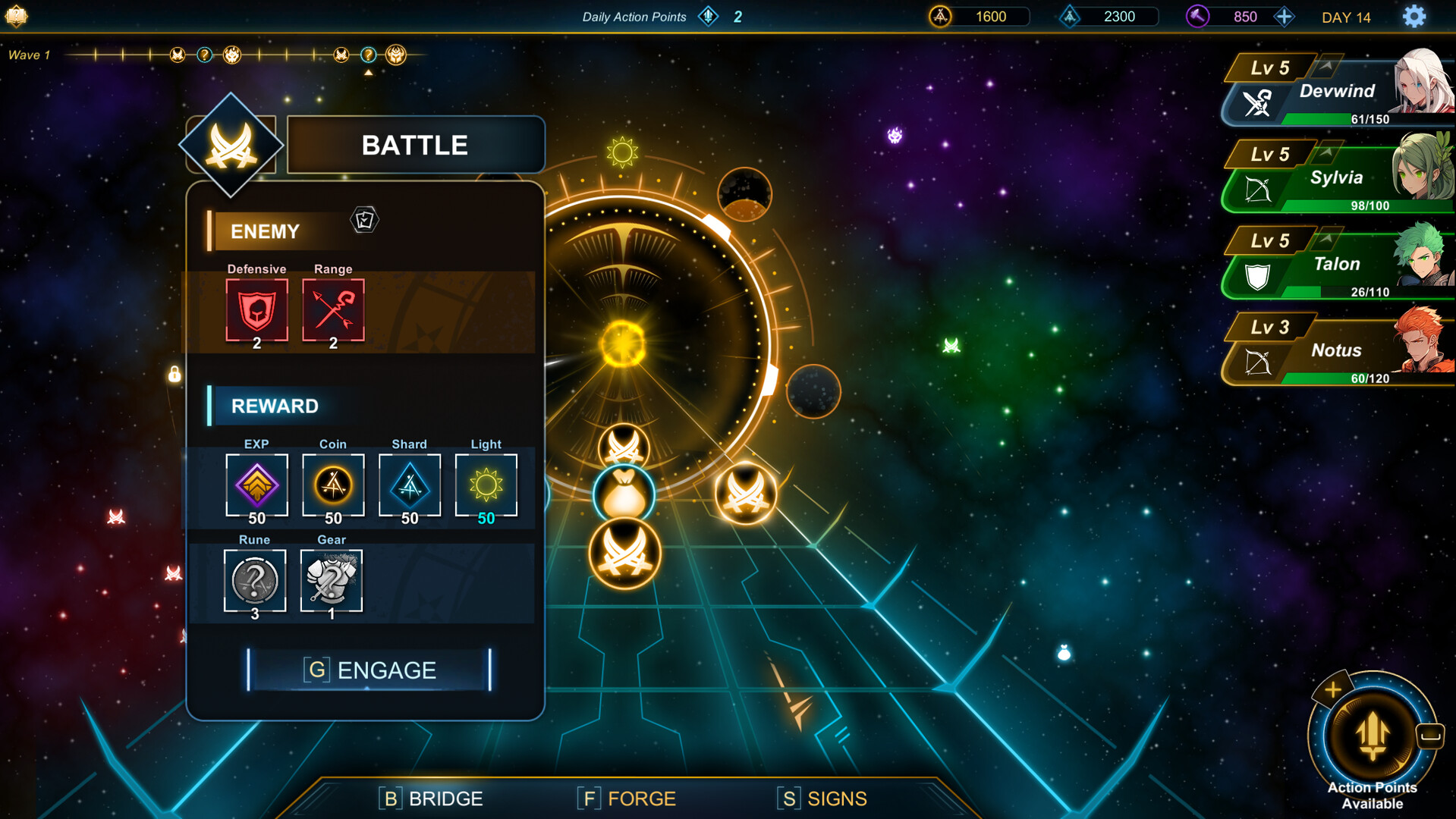The height and width of the screenshot is (819, 1456).
Task: Open the settings gear
Action: coord(1414,16)
